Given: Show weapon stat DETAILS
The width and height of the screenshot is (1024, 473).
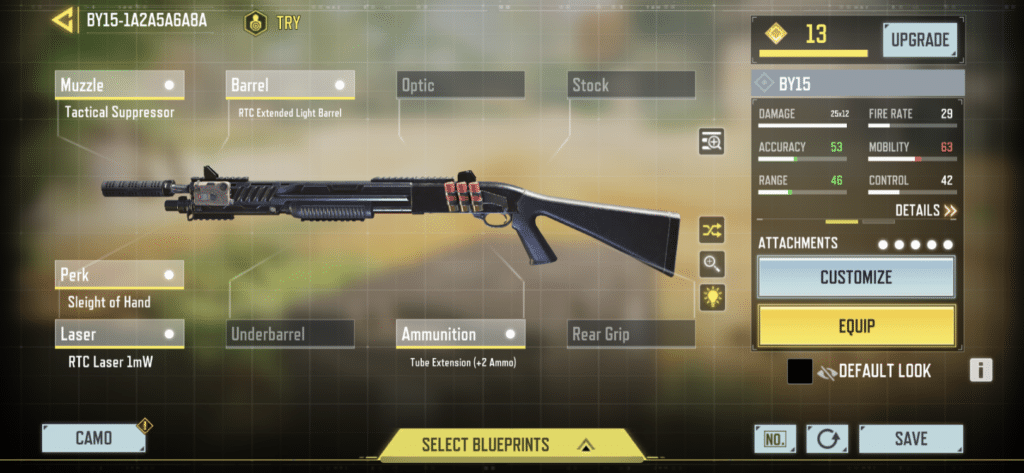Looking at the screenshot, I should point(925,211).
